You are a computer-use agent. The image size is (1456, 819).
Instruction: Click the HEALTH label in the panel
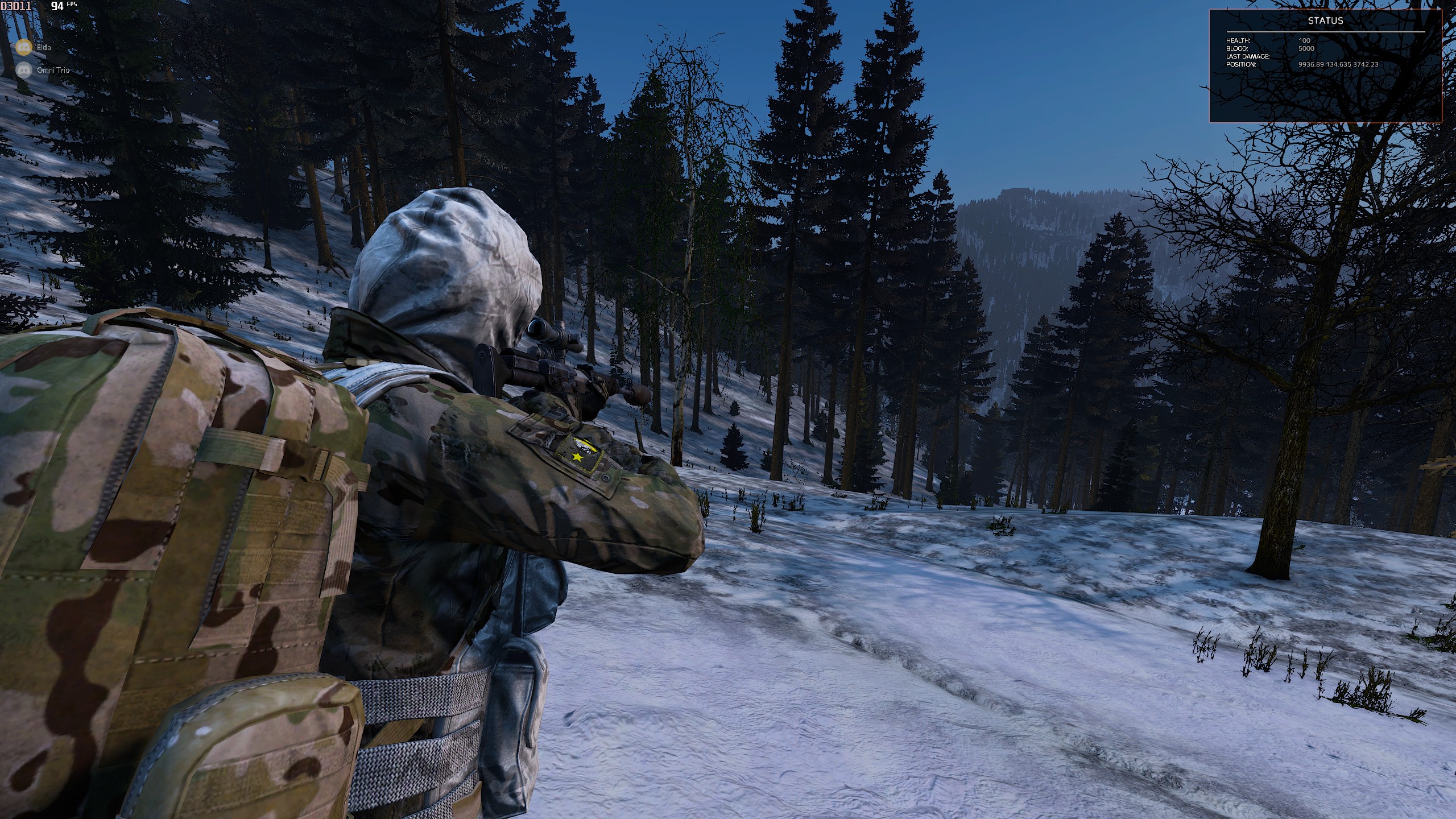pos(1238,40)
